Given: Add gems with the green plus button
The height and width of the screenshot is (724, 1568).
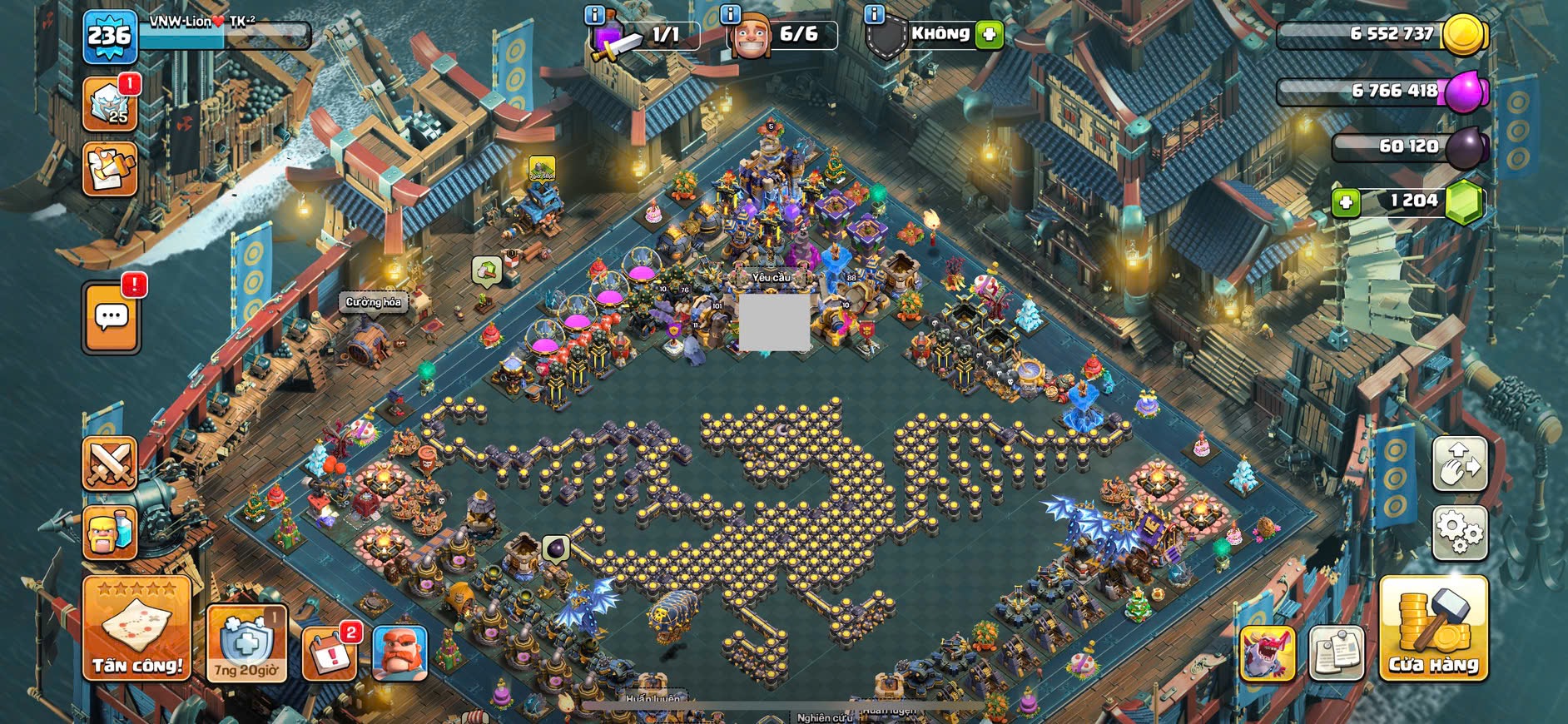Looking at the screenshot, I should click(x=1346, y=202).
